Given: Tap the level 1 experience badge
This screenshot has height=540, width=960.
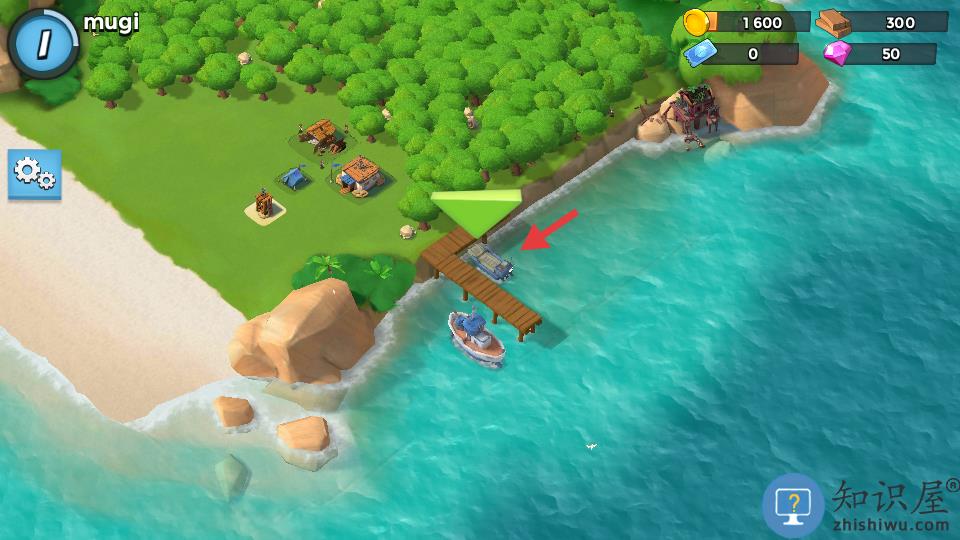Looking at the screenshot, I should pyautogui.click(x=43, y=43).
